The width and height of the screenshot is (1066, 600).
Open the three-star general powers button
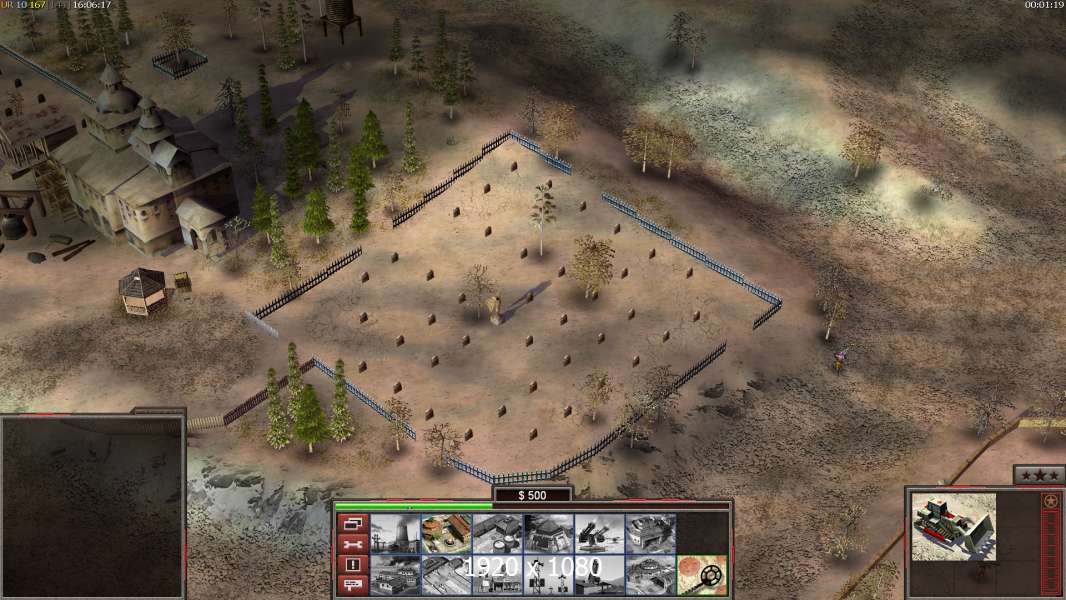(x=1038, y=475)
